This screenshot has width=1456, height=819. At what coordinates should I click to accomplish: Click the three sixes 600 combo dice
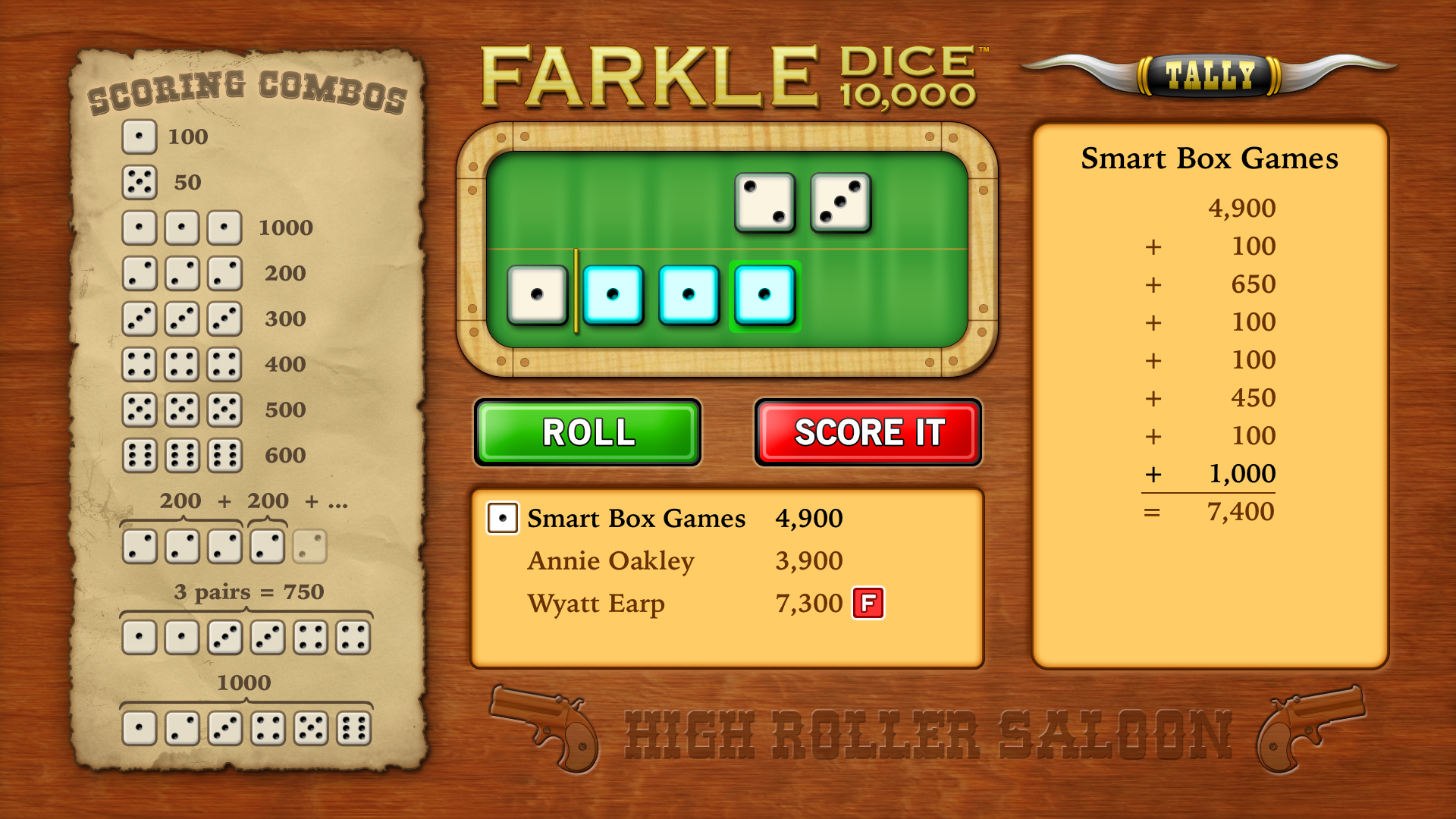point(181,455)
